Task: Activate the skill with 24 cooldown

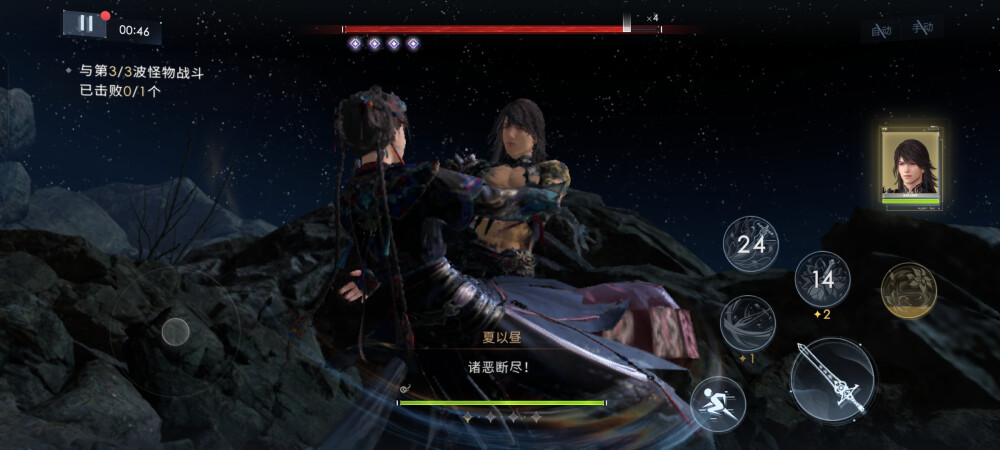Action: click(750, 243)
